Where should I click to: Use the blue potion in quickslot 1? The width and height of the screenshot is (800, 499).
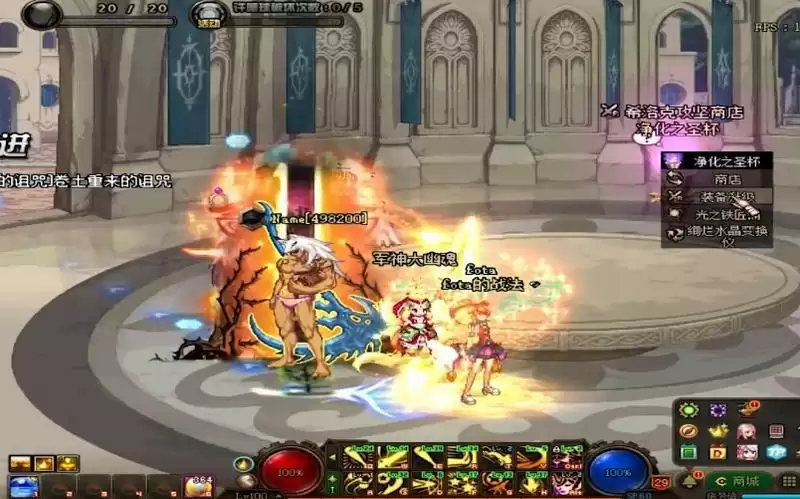(24, 488)
